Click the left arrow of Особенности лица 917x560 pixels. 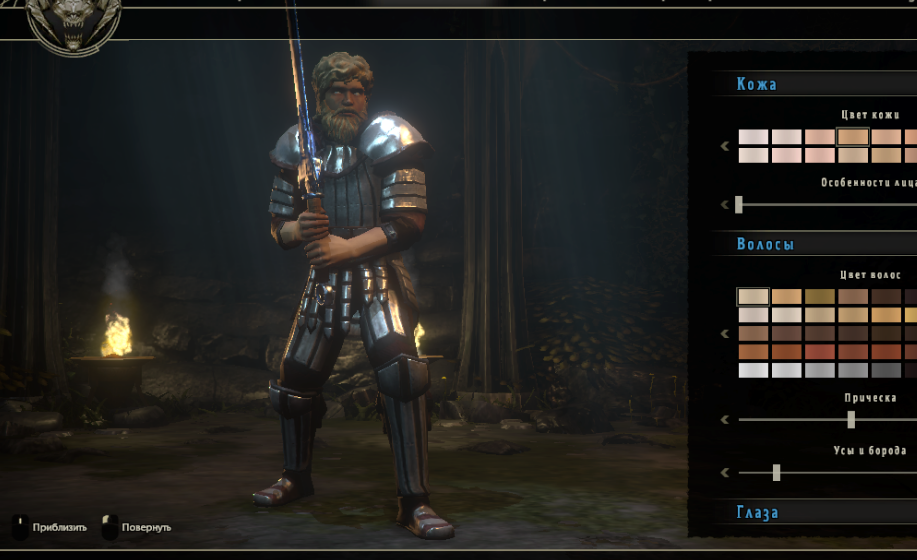tap(725, 205)
